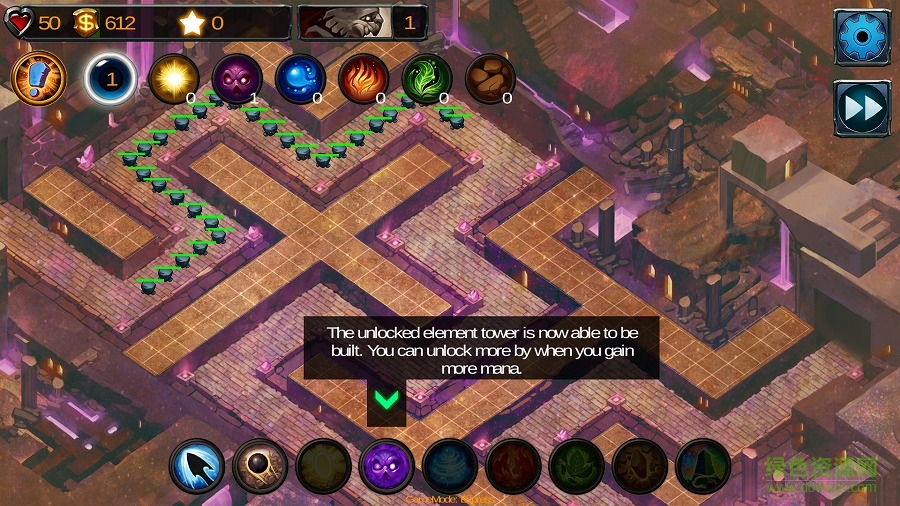
Task: Choose the purple skull darkness element orb
Action: point(237,79)
